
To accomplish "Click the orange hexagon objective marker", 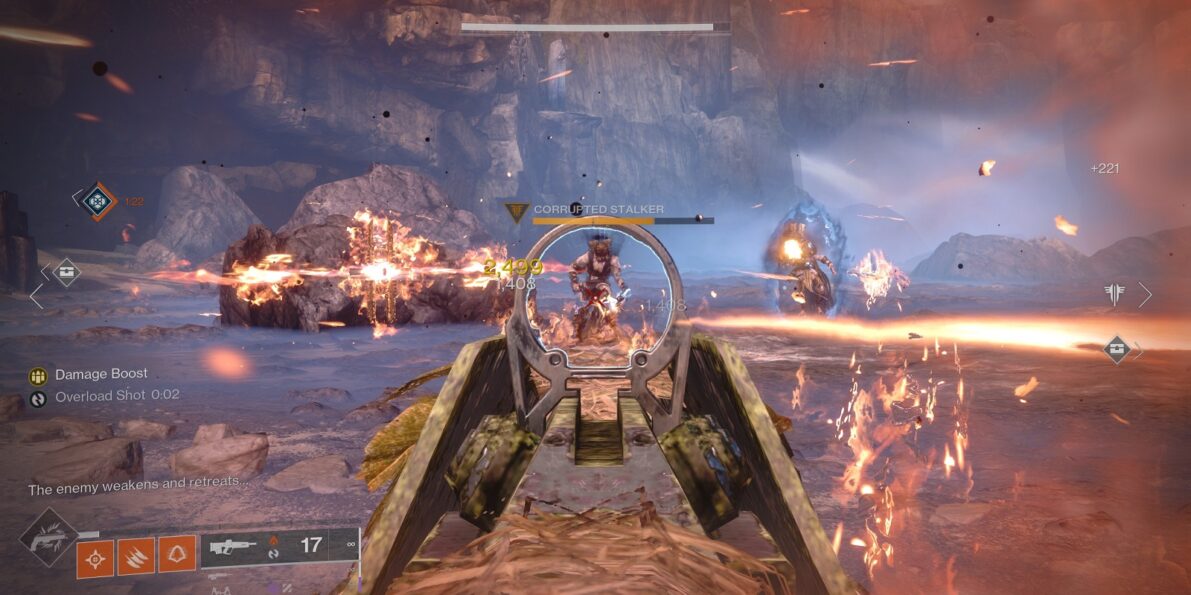I will [x=98, y=200].
